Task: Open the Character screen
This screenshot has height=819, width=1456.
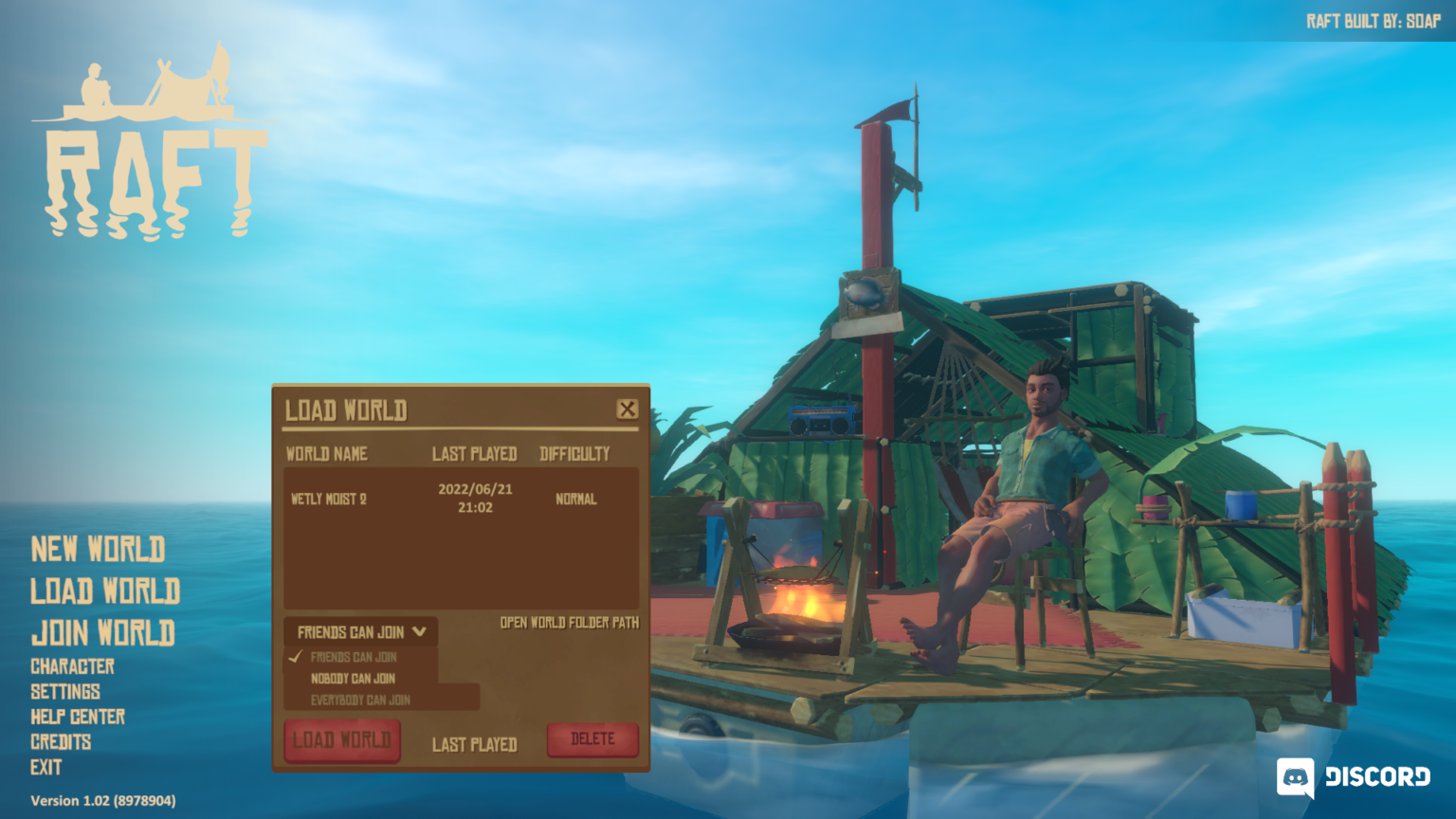Action: (71, 666)
